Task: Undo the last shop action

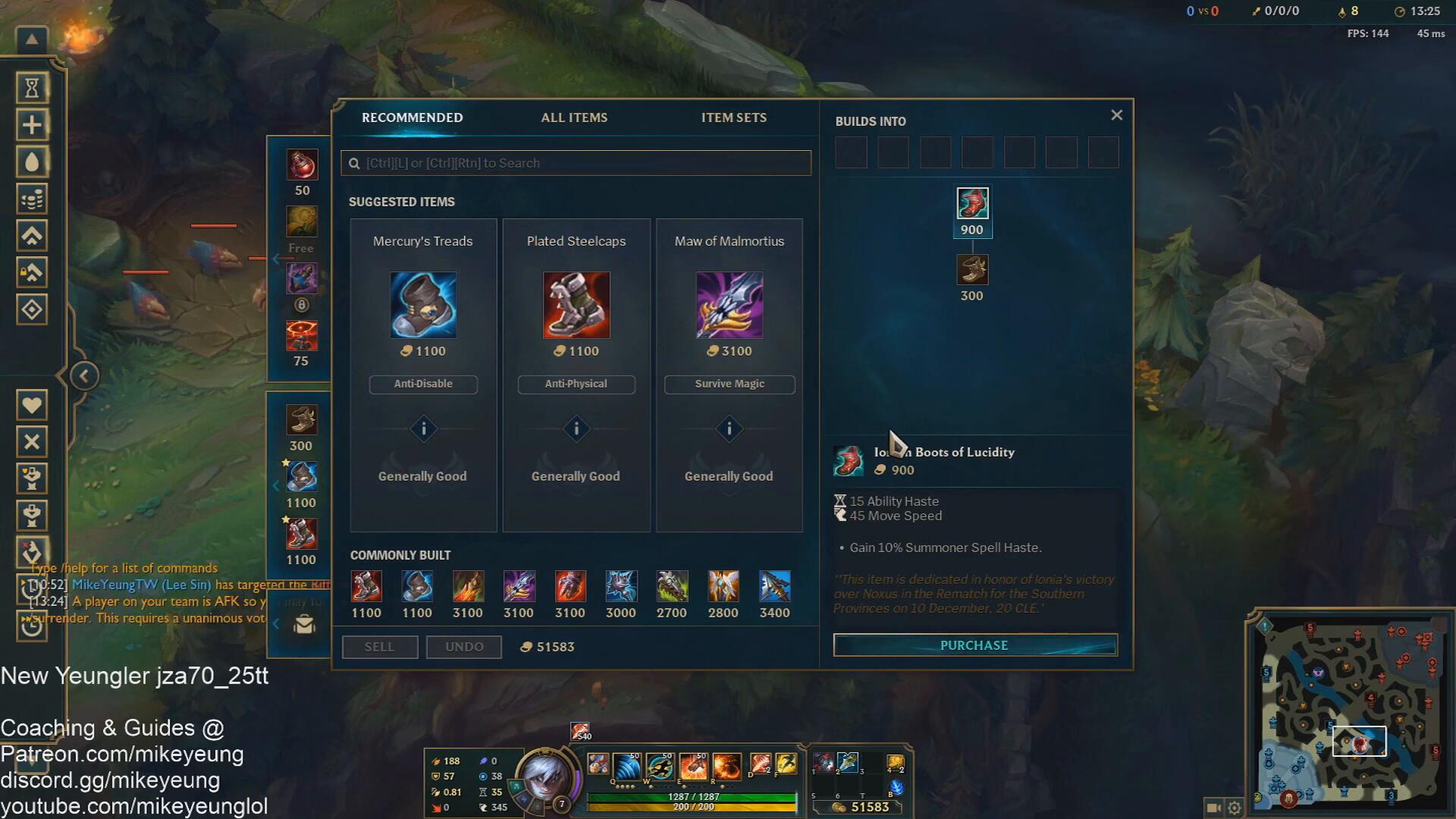Action: click(x=464, y=647)
